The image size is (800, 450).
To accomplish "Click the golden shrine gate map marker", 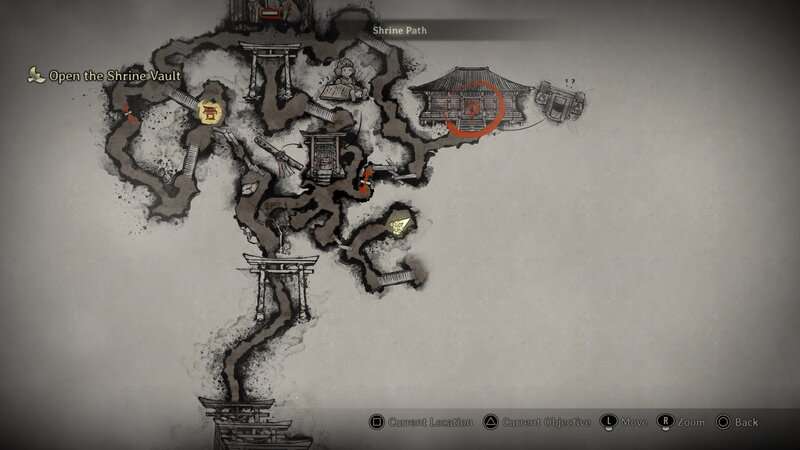I will point(211,112).
